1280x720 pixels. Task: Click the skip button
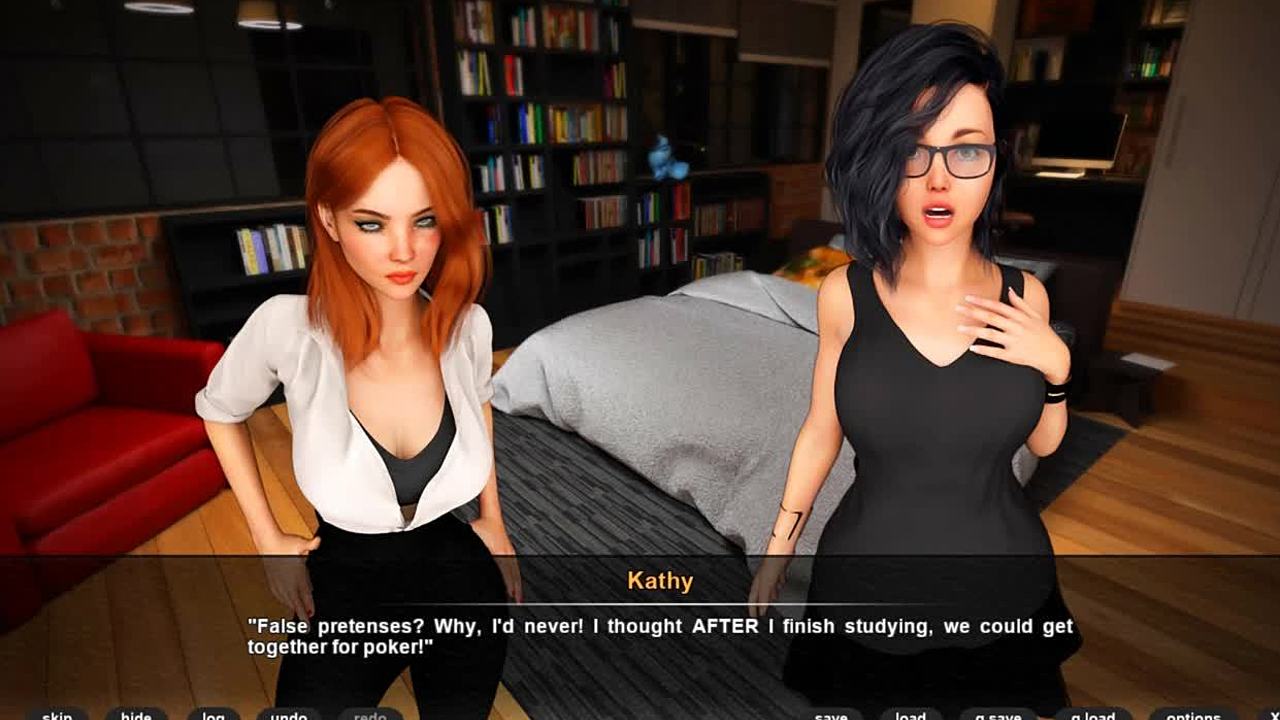point(57,714)
